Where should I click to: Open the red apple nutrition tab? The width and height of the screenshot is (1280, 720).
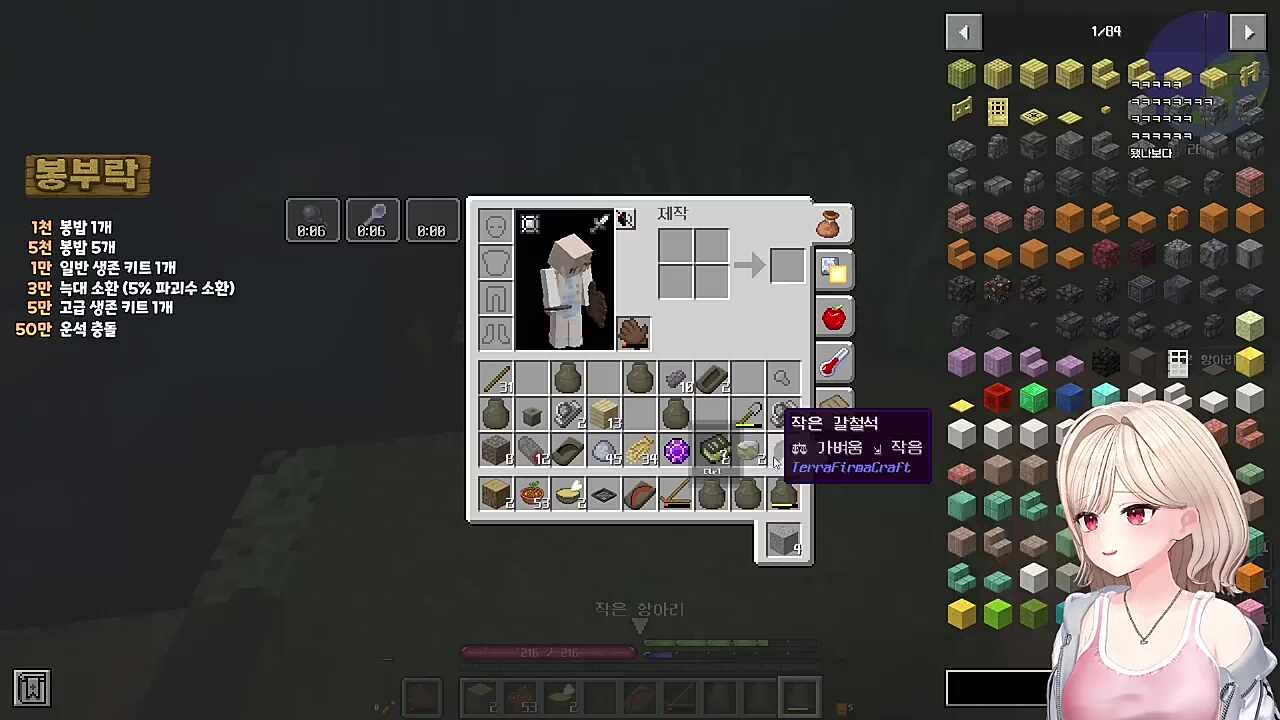click(x=833, y=318)
